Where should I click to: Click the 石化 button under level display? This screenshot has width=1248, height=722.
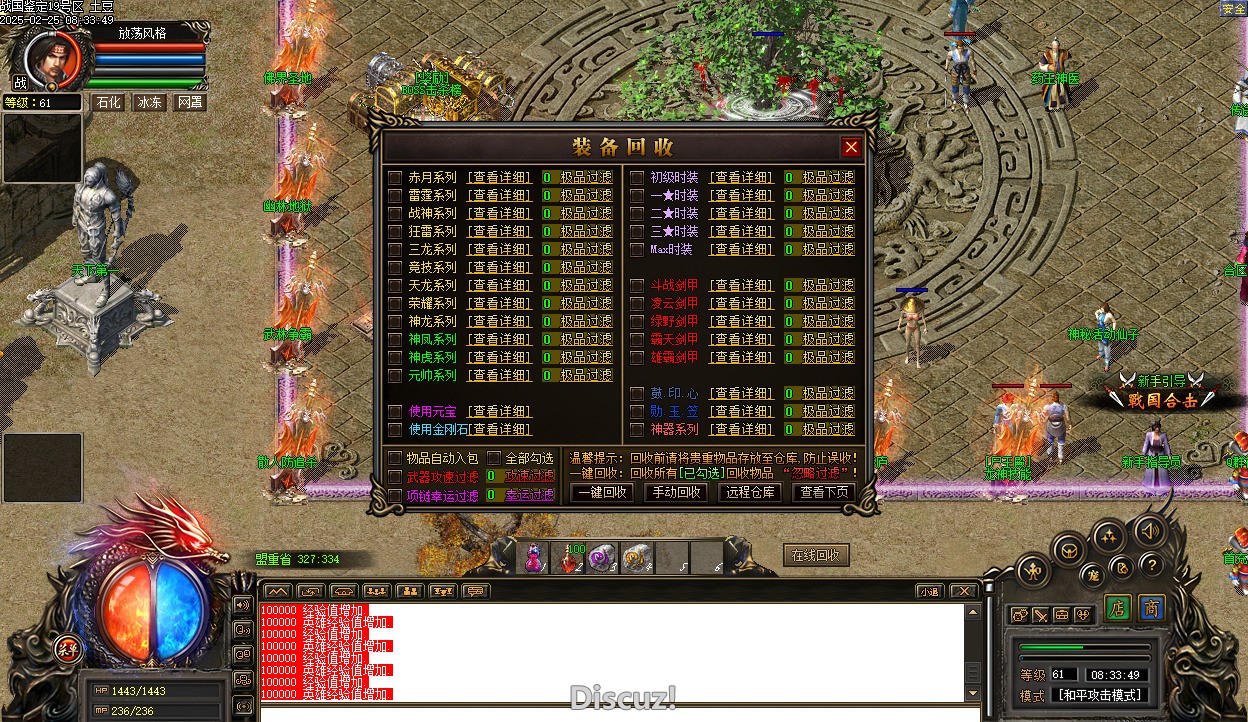(107, 103)
